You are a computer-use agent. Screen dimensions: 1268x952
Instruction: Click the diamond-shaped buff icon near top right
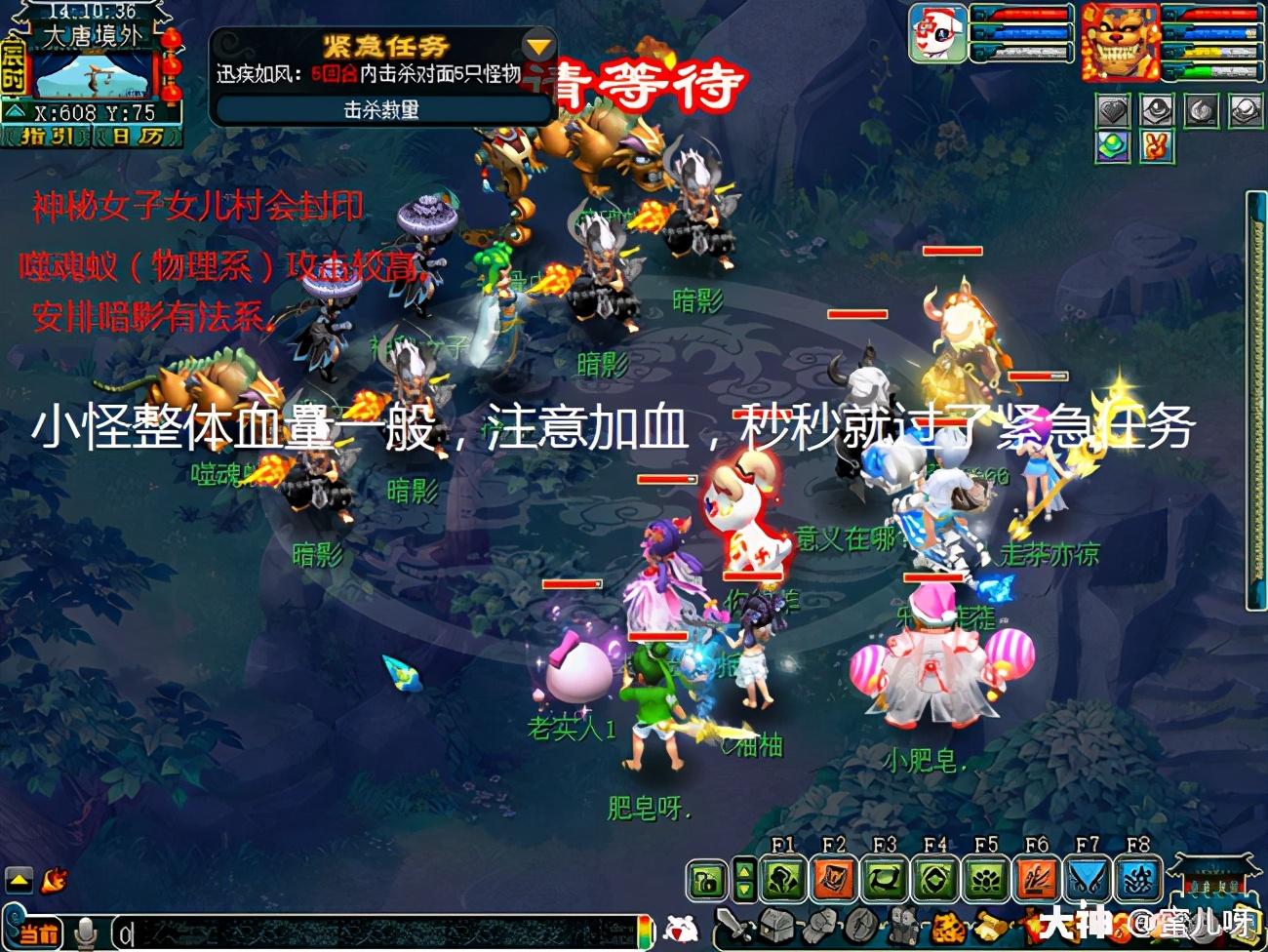(1111, 110)
